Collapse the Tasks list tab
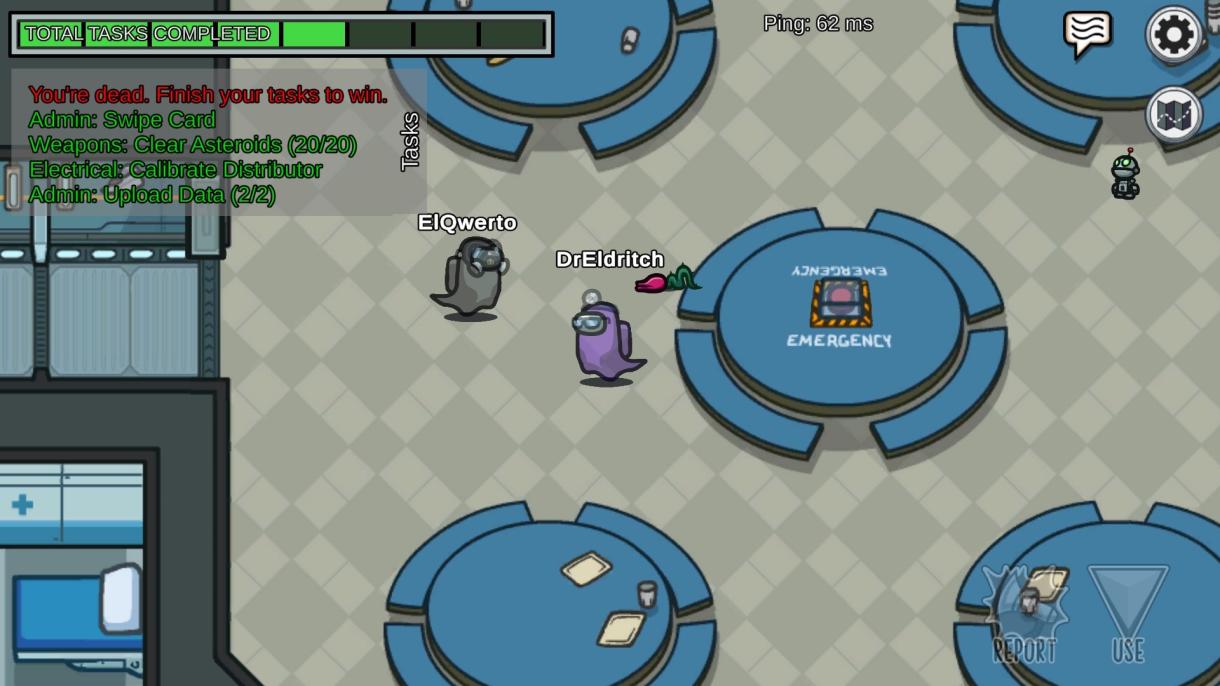This screenshot has height=686, width=1220. point(410,141)
